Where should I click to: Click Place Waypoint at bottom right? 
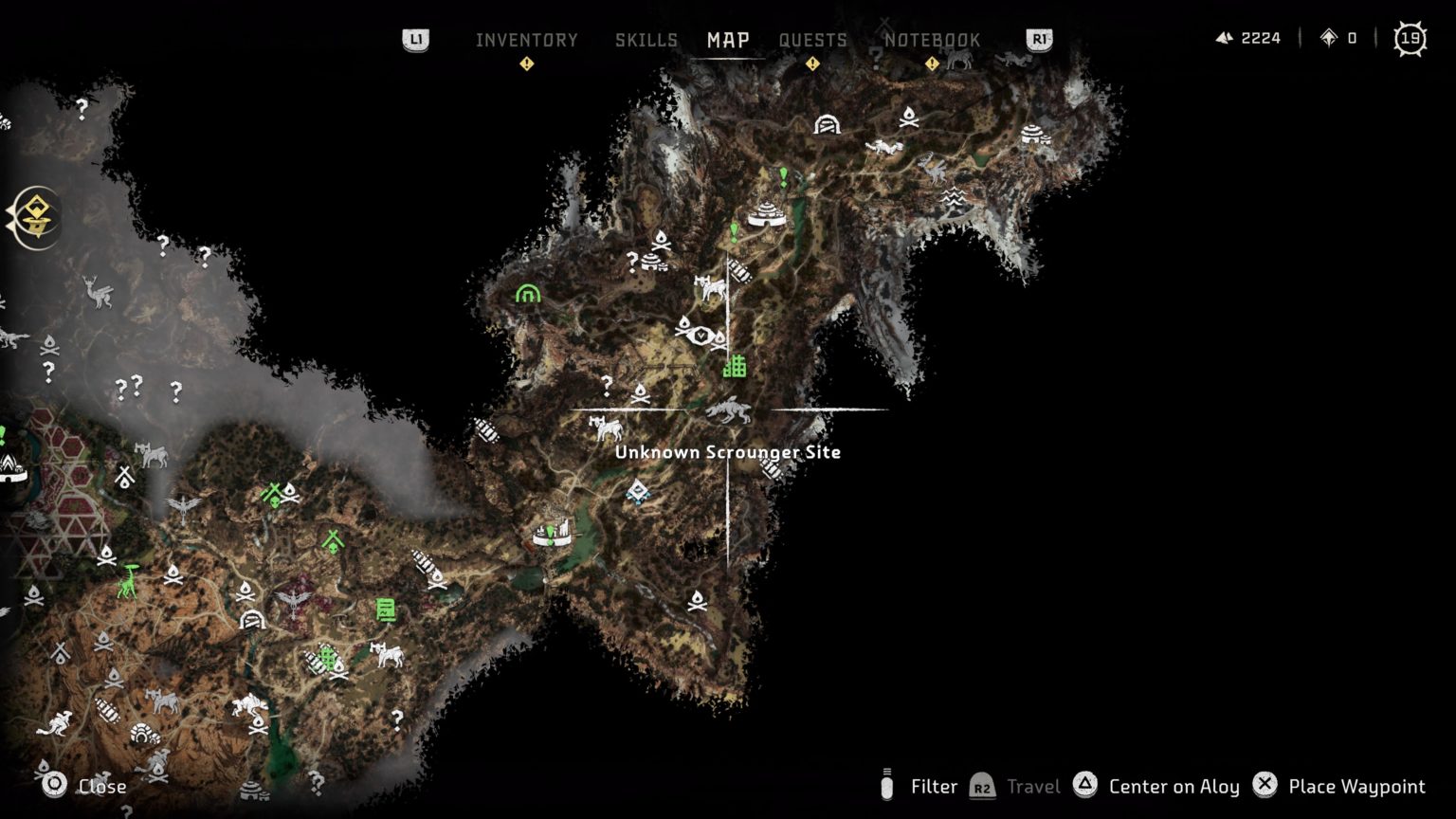click(1356, 786)
